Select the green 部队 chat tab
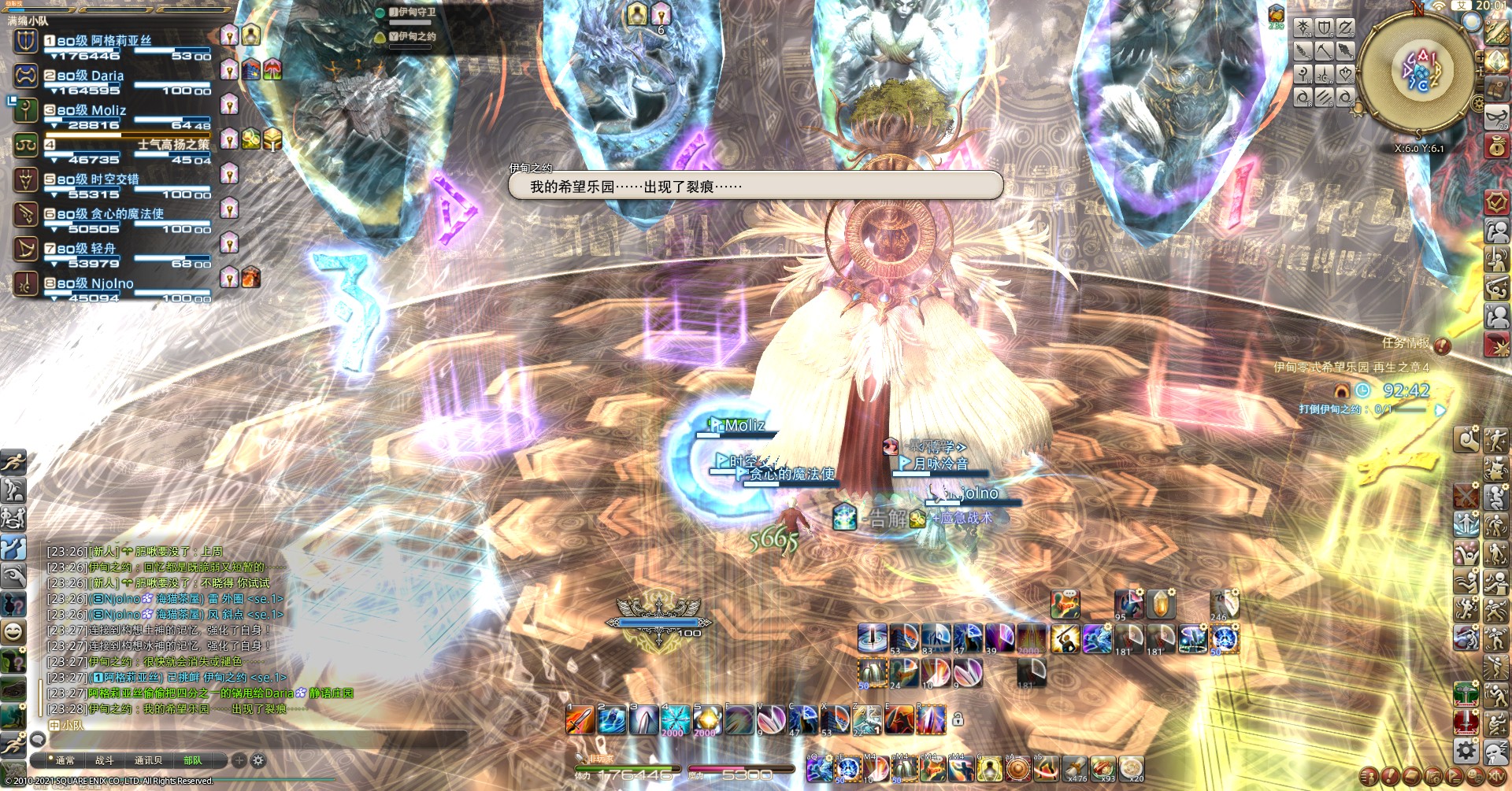 (x=192, y=760)
